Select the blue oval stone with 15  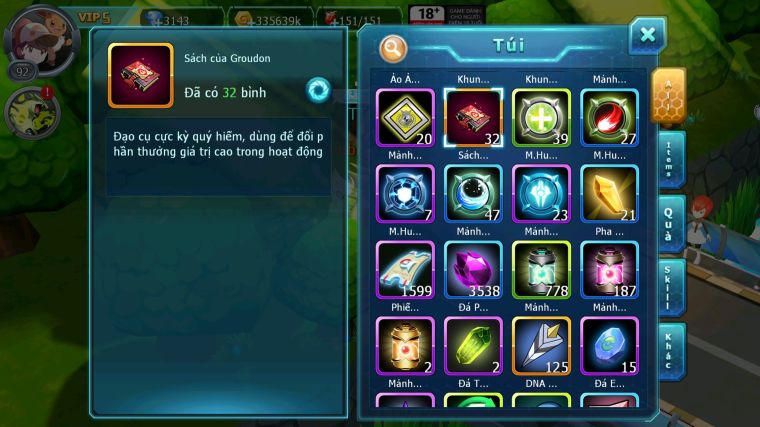pos(609,346)
